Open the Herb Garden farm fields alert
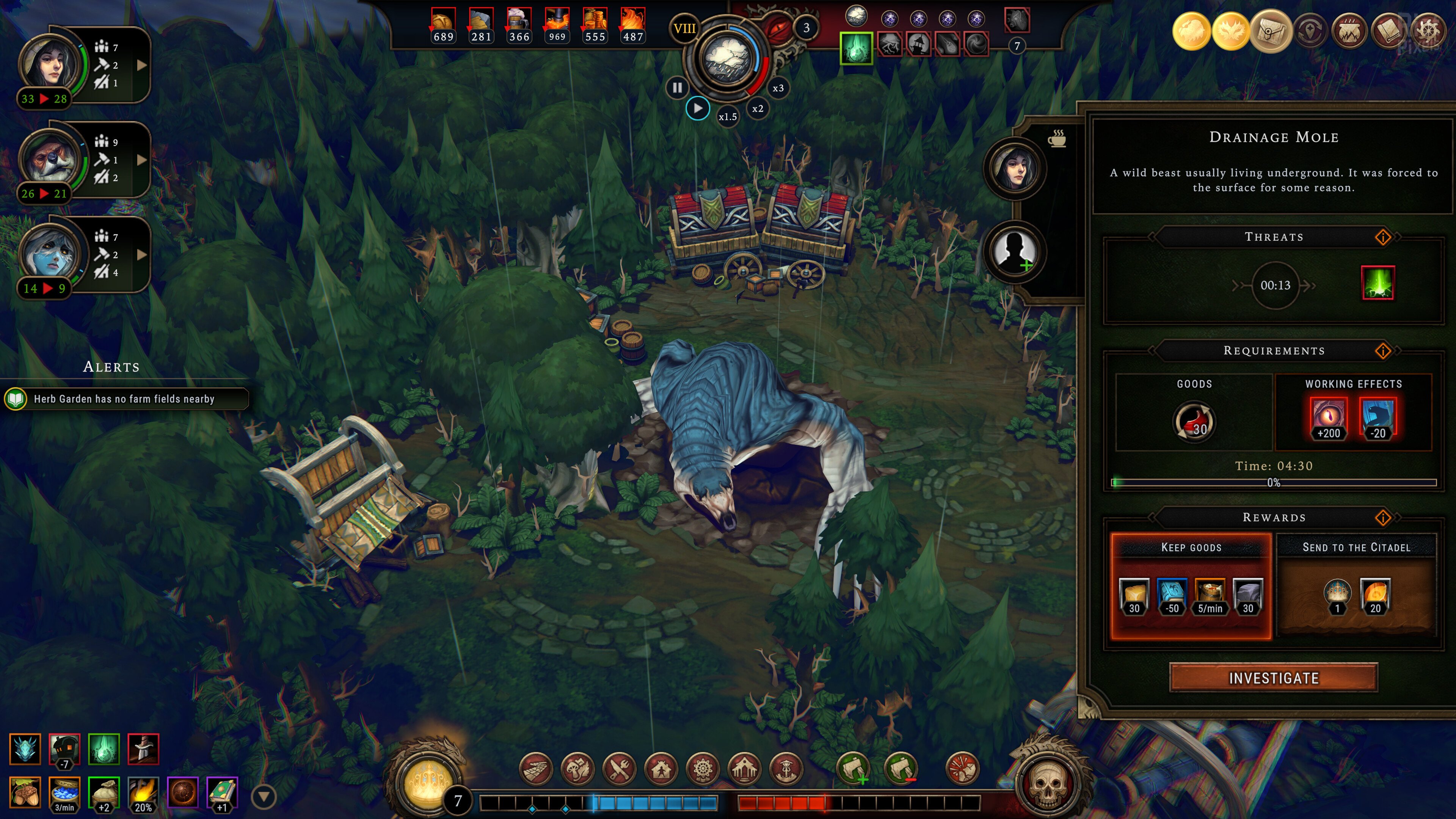 pyautogui.click(x=124, y=399)
